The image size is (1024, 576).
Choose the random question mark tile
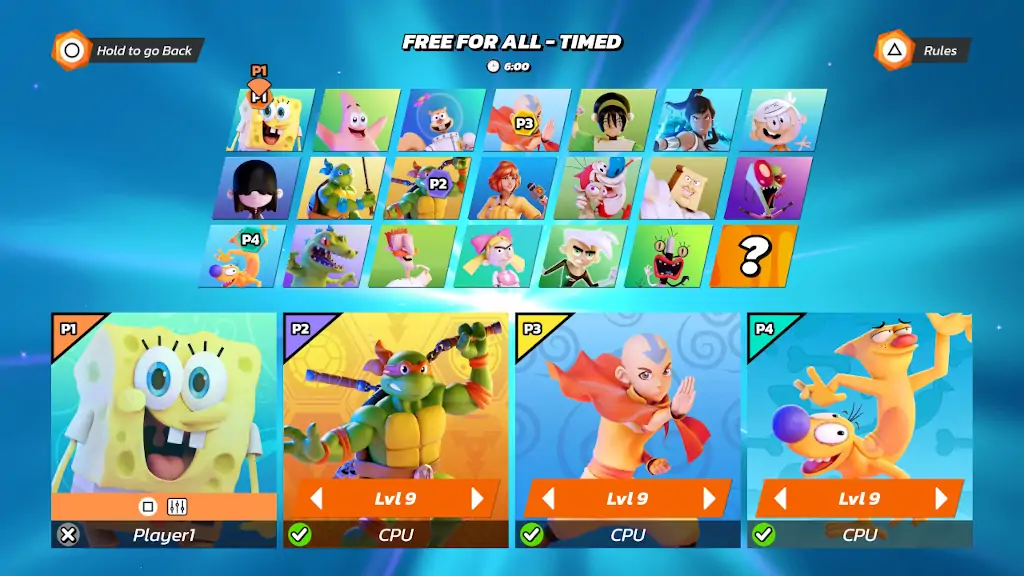[x=753, y=256]
